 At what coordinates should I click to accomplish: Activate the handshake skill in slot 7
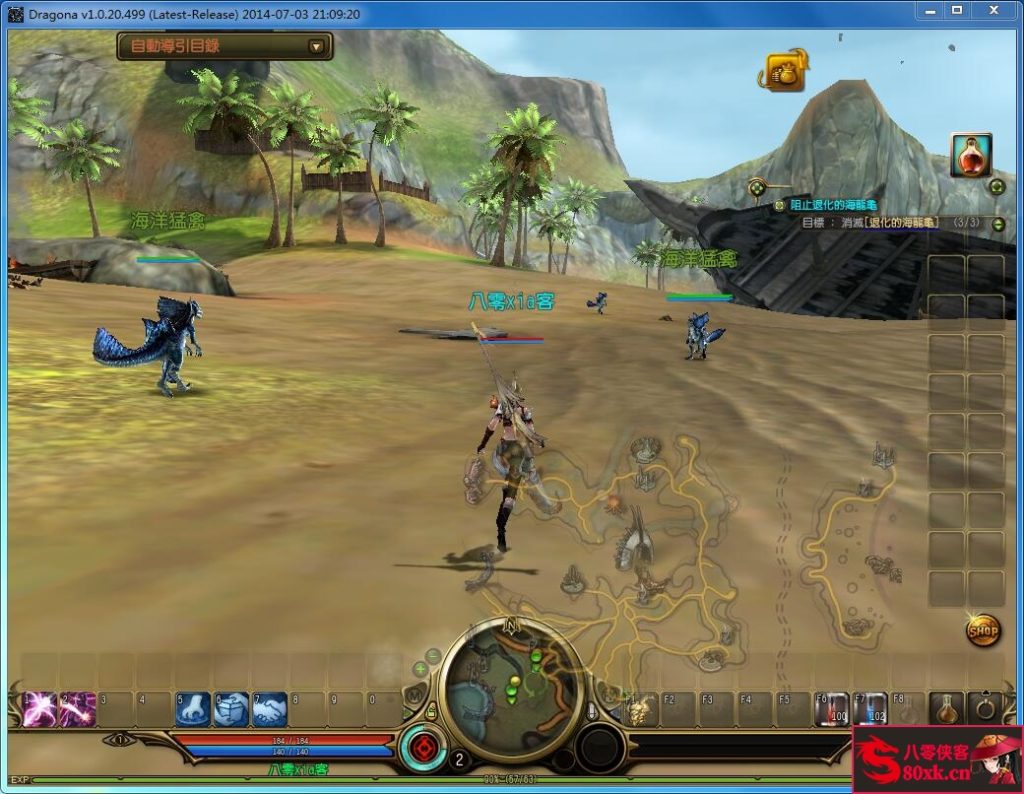pyautogui.click(x=270, y=709)
